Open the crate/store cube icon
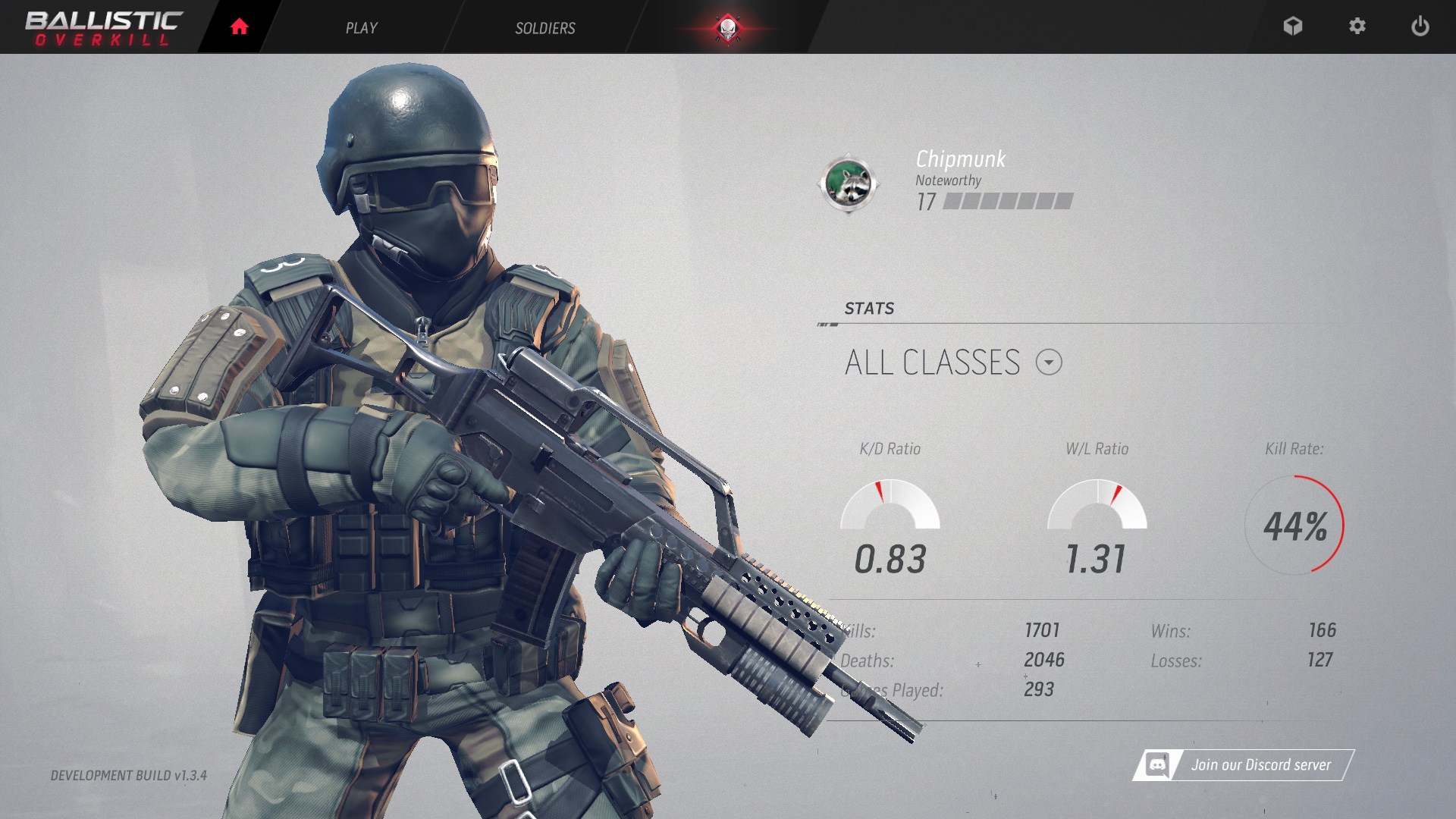The image size is (1456, 819). coord(1293,27)
